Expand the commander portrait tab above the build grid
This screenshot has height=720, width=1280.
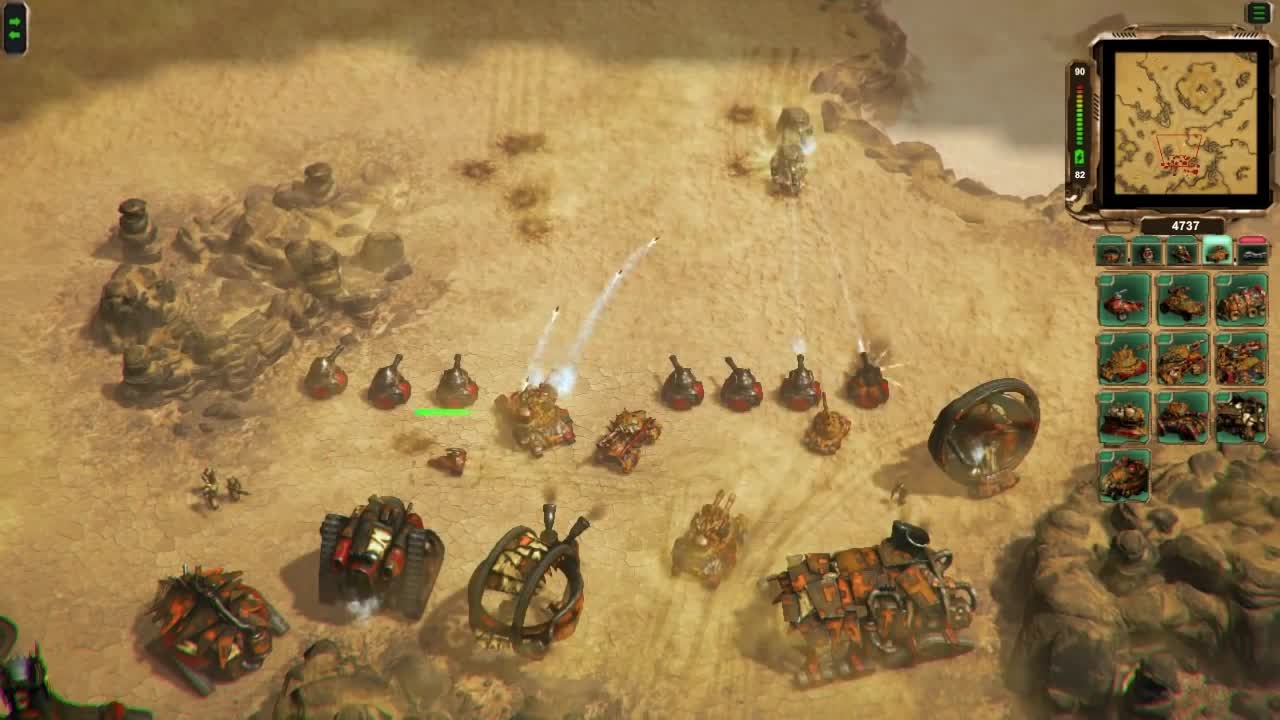pyautogui.click(x=1180, y=255)
